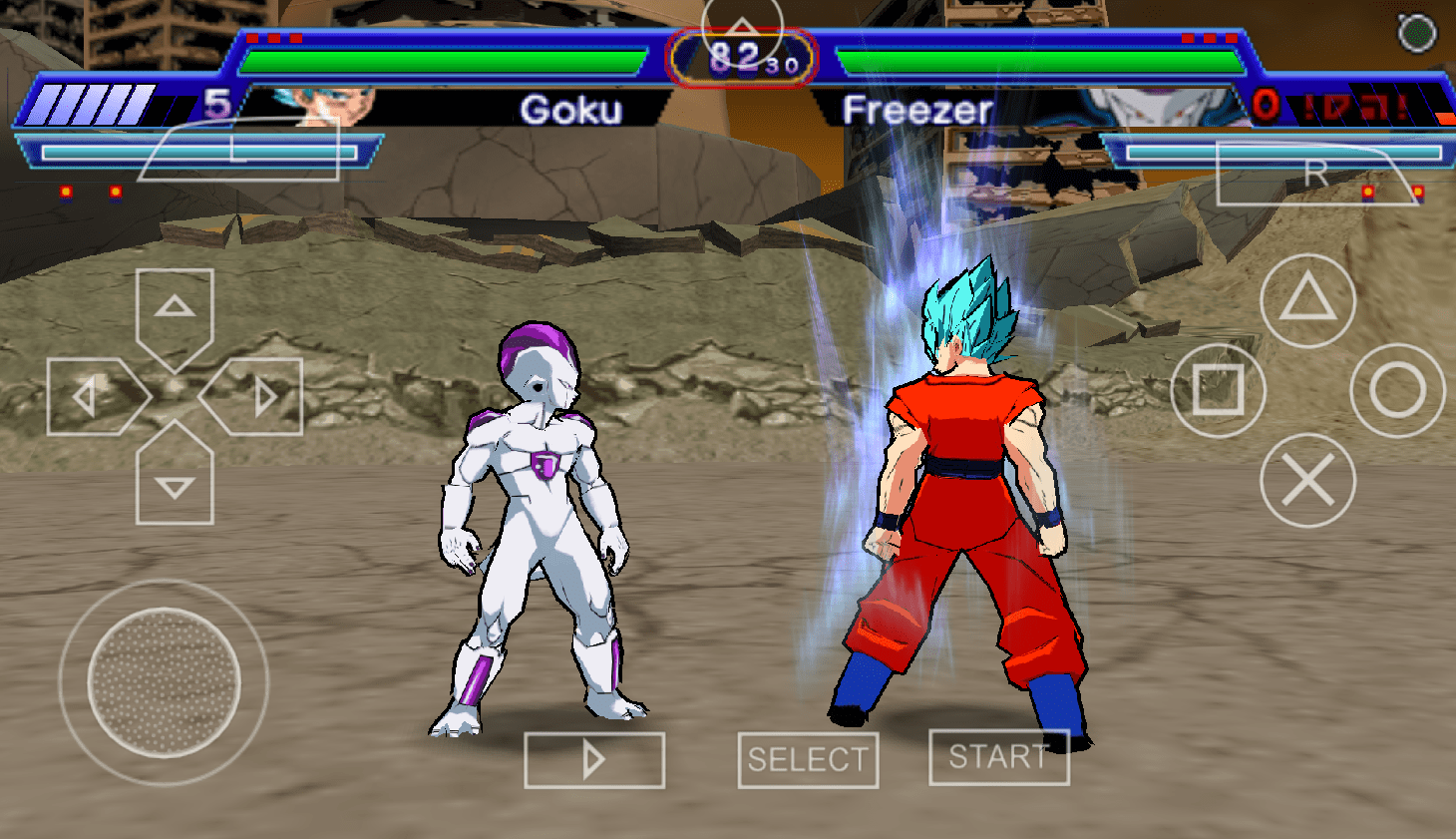
Task: Tap the circle touch button
Action: pos(1397,390)
